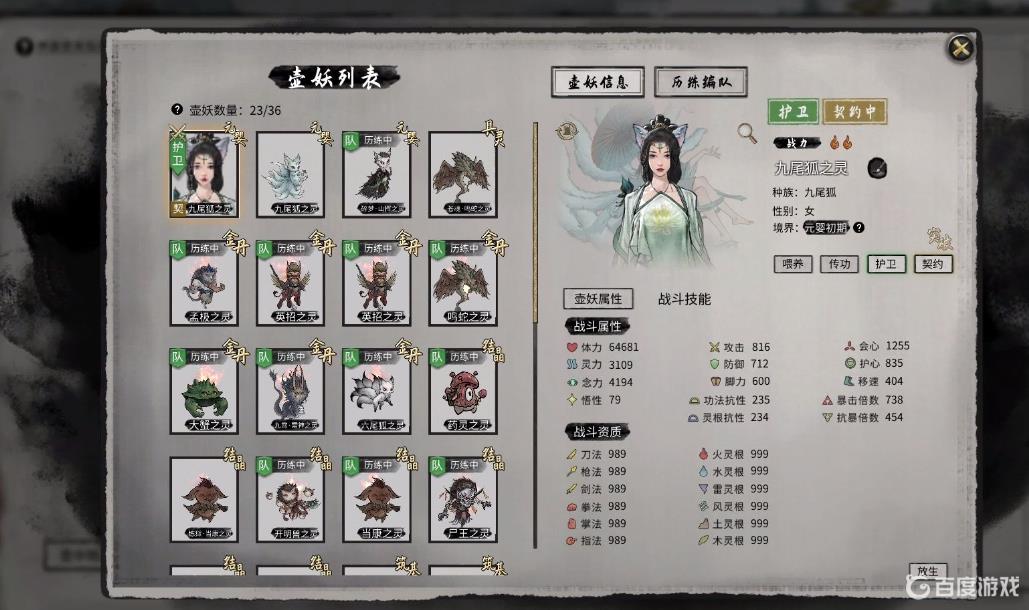Select the 六尾狐之灵 card
The image size is (1029, 610).
[376, 392]
